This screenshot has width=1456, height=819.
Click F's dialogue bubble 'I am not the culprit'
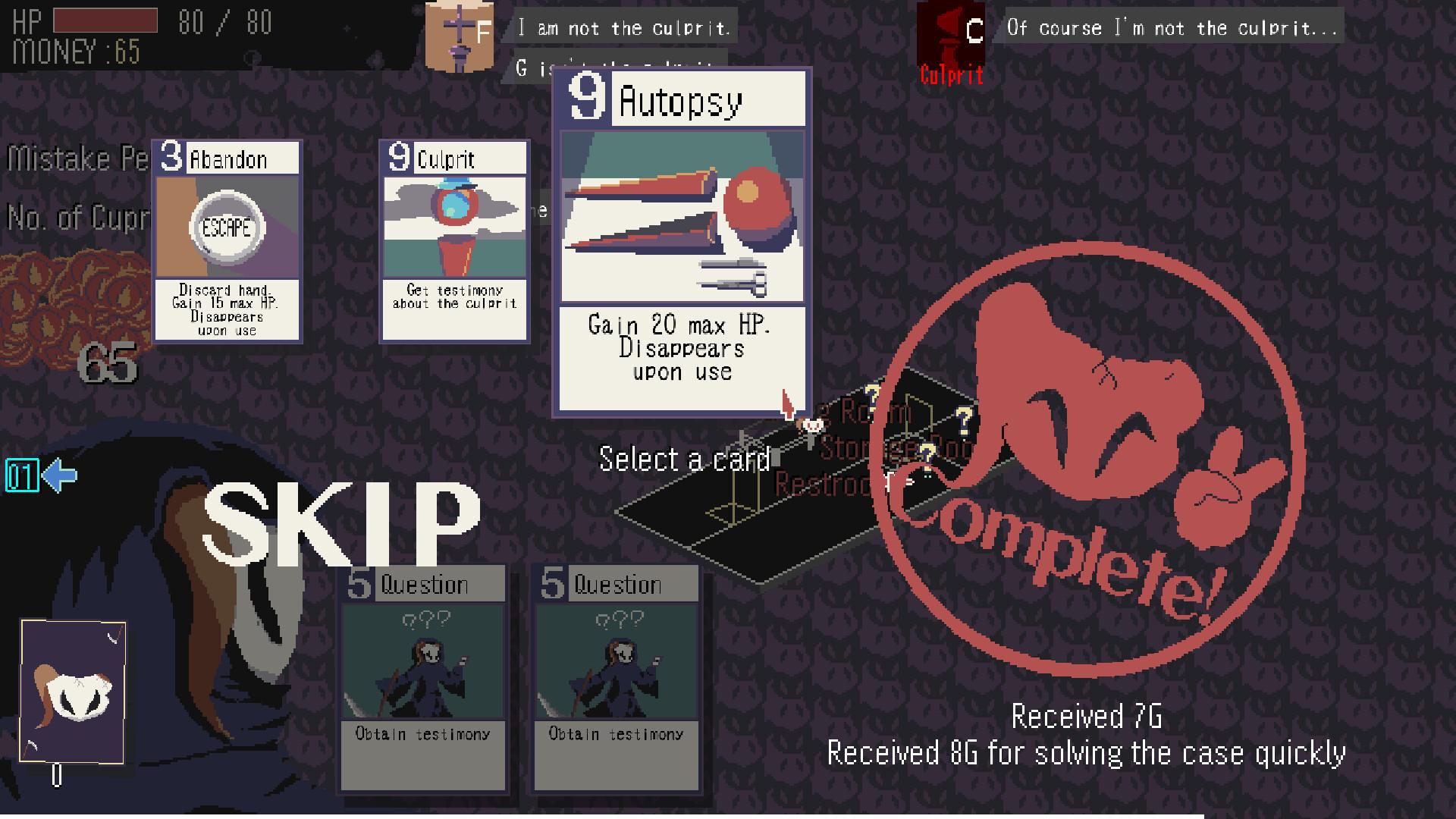click(x=623, y=27)
